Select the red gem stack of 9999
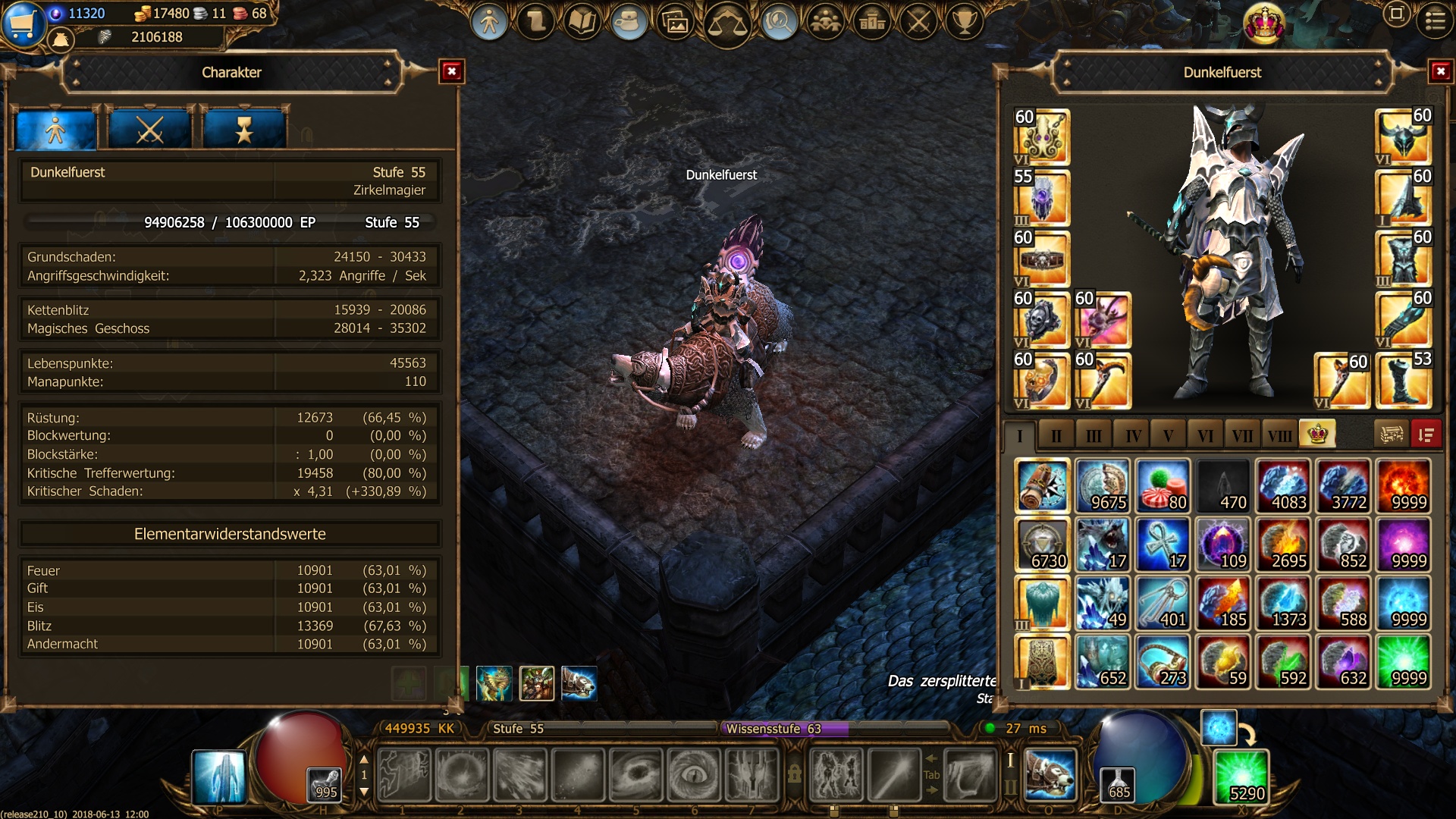Viewport: 1456px width, 819px height. coord(1403,486)
